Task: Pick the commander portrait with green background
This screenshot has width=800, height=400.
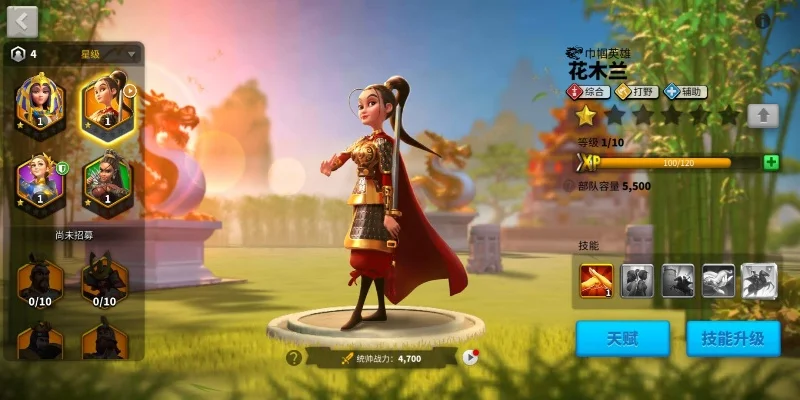Action: click(x=106, y=180)
